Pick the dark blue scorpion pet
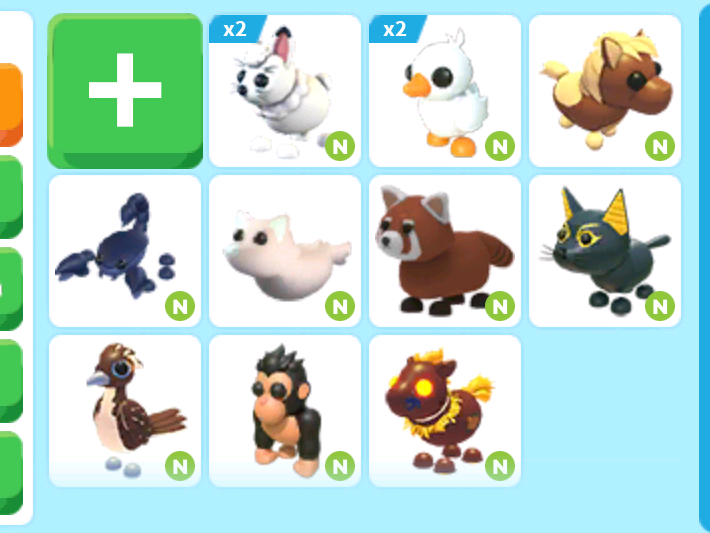 click(125, 251)
